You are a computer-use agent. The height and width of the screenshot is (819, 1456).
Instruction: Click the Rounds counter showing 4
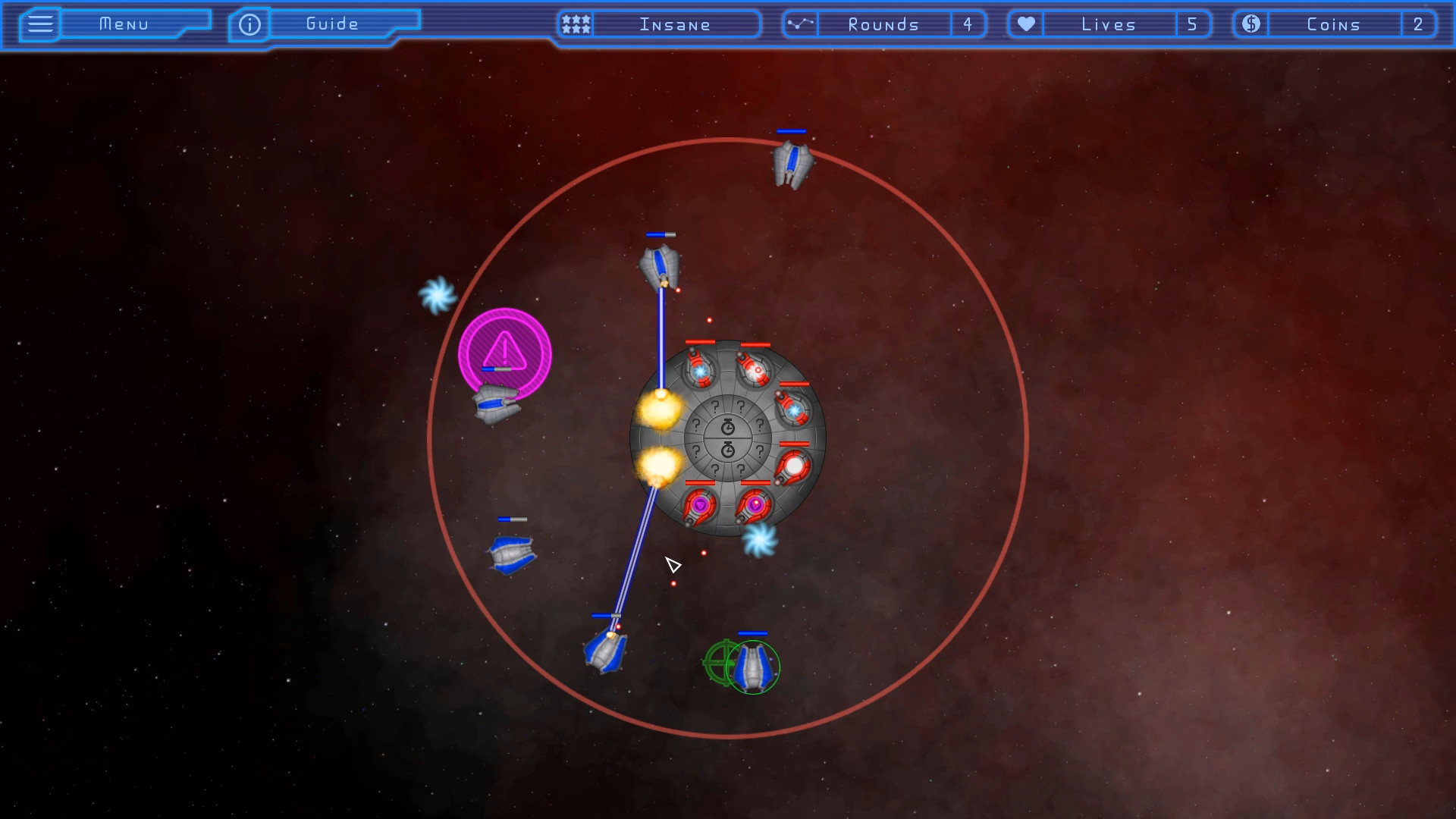pyautogui.click(x=968, y=24)
